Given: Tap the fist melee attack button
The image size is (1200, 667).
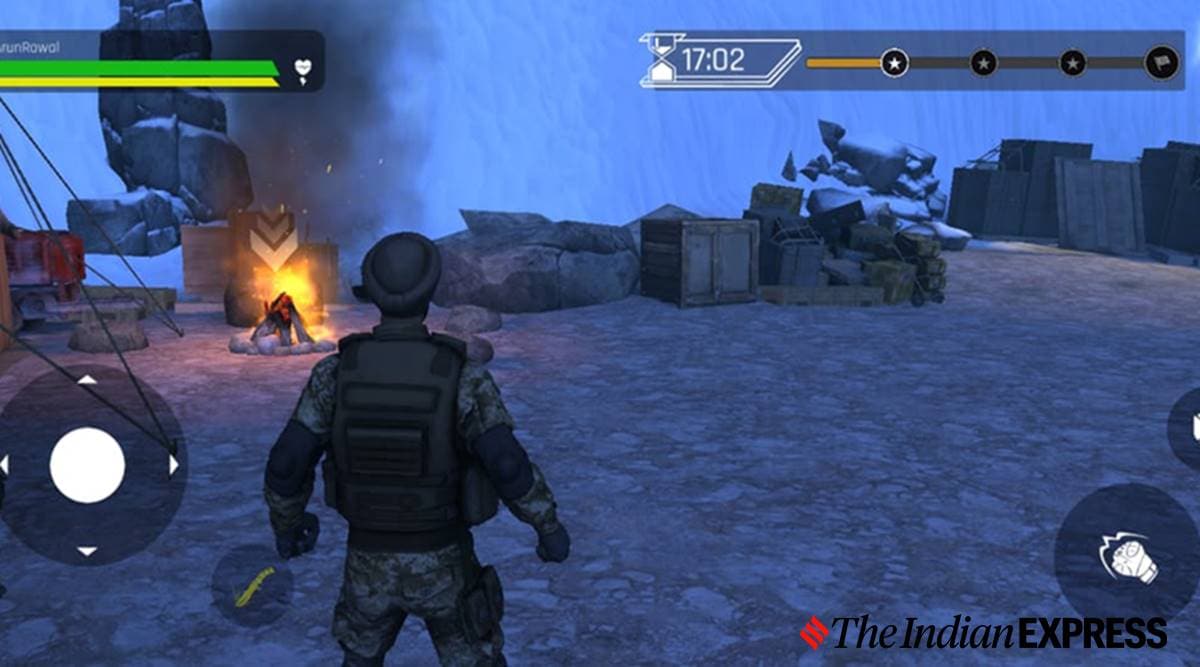Looking at the screenshot, I should [1128, 556].
